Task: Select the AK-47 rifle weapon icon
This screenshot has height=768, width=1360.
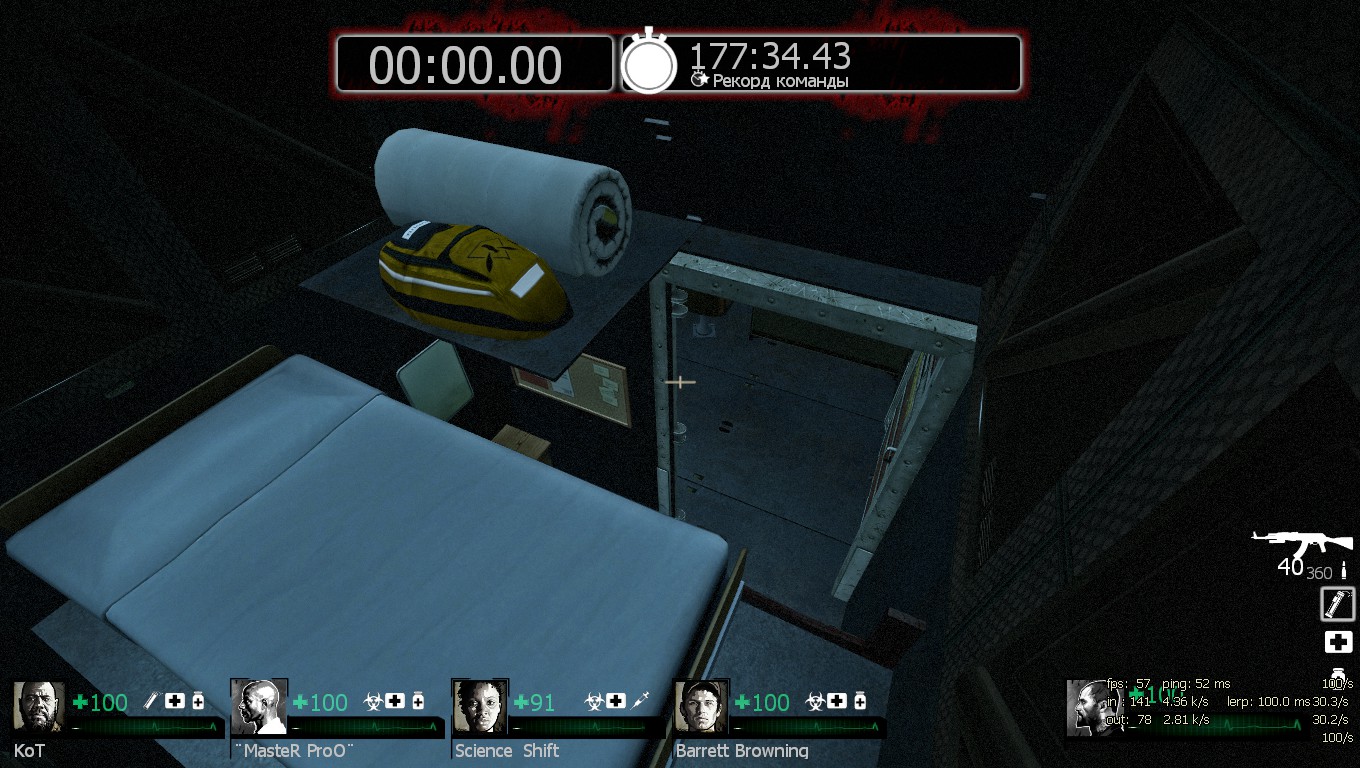Action: tap(1302, 545)
